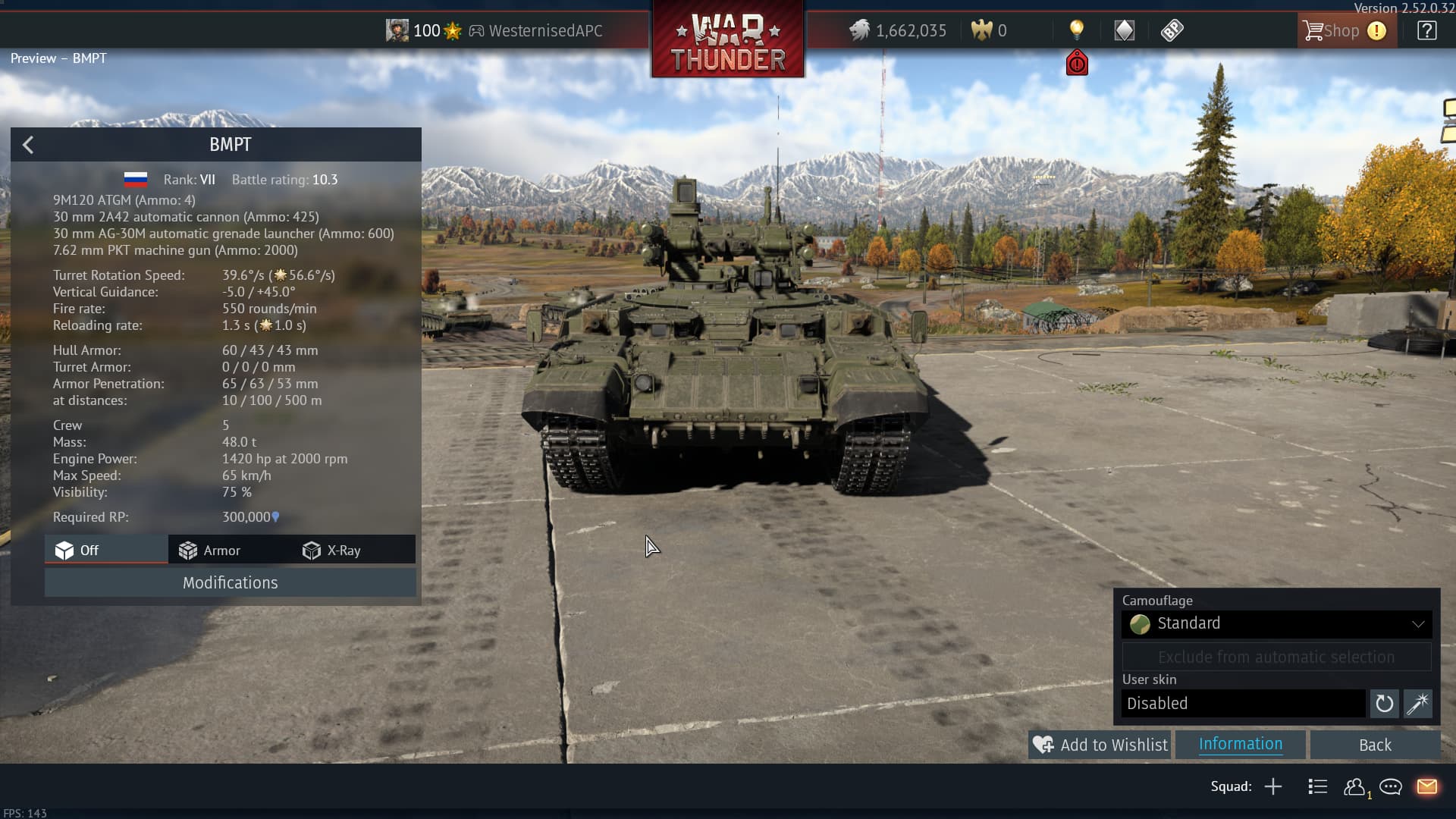Screen dimensions: 1456x819
Task: Open the chat speech bubble
Action: point(1390,786)
